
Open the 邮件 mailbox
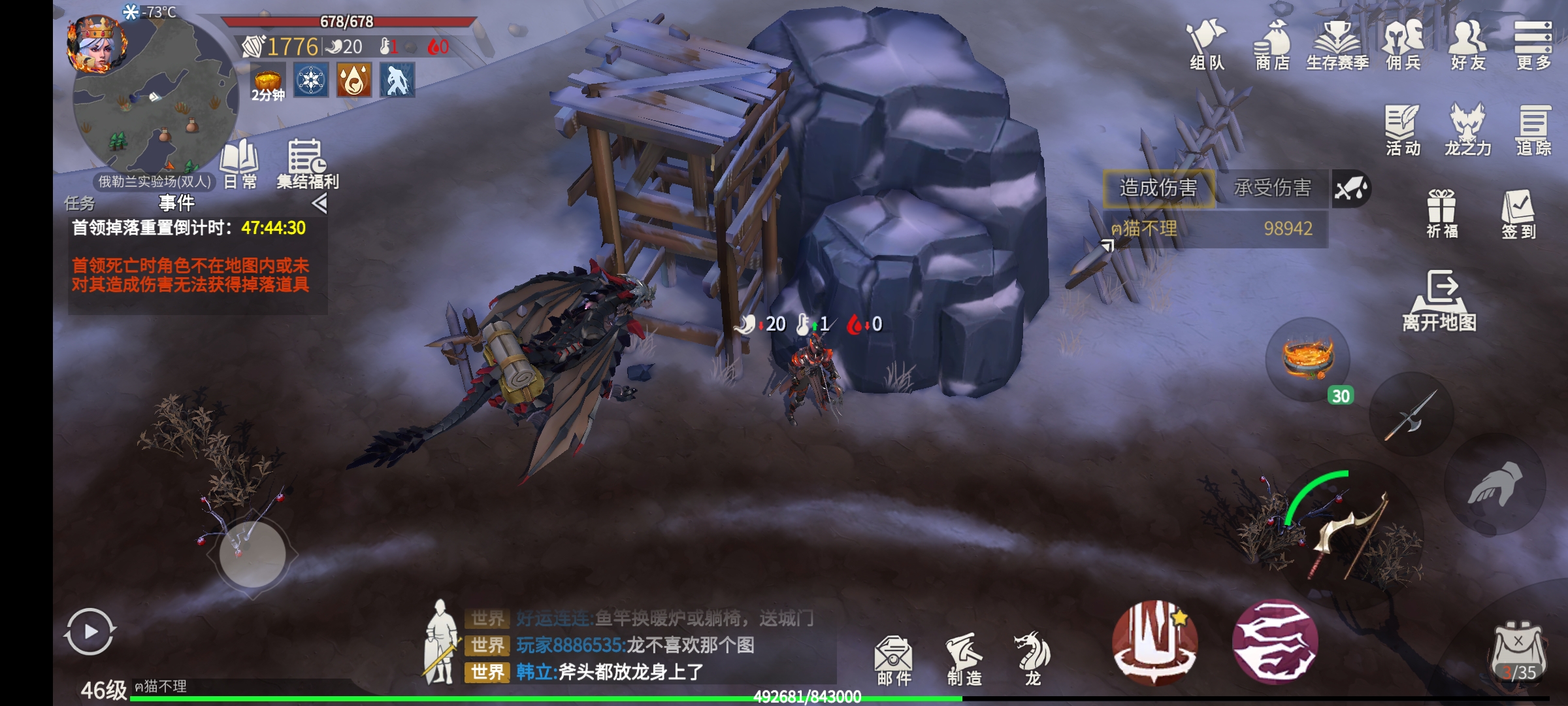894,660
